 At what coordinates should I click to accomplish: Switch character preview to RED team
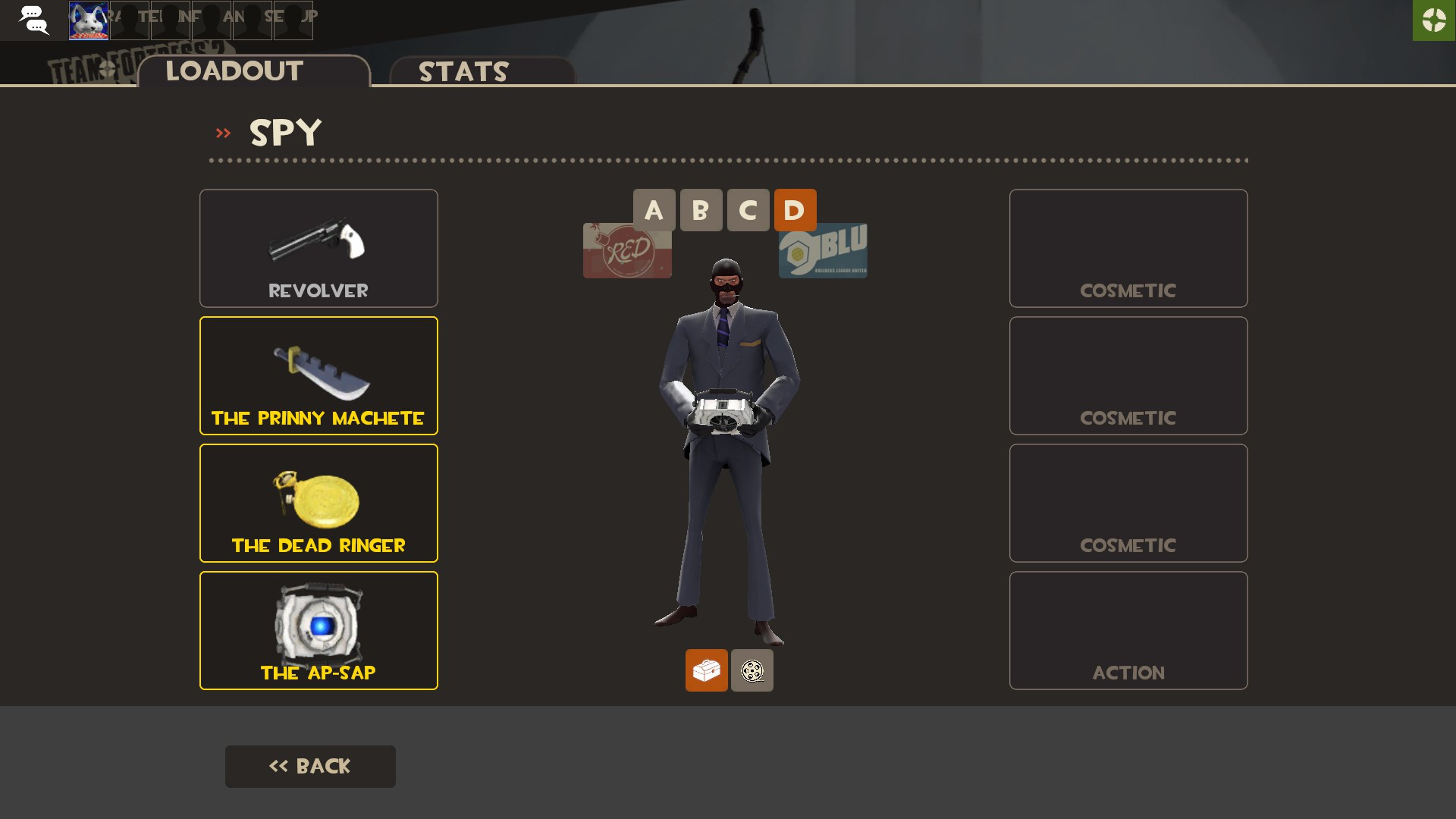(x=626, y=250)
